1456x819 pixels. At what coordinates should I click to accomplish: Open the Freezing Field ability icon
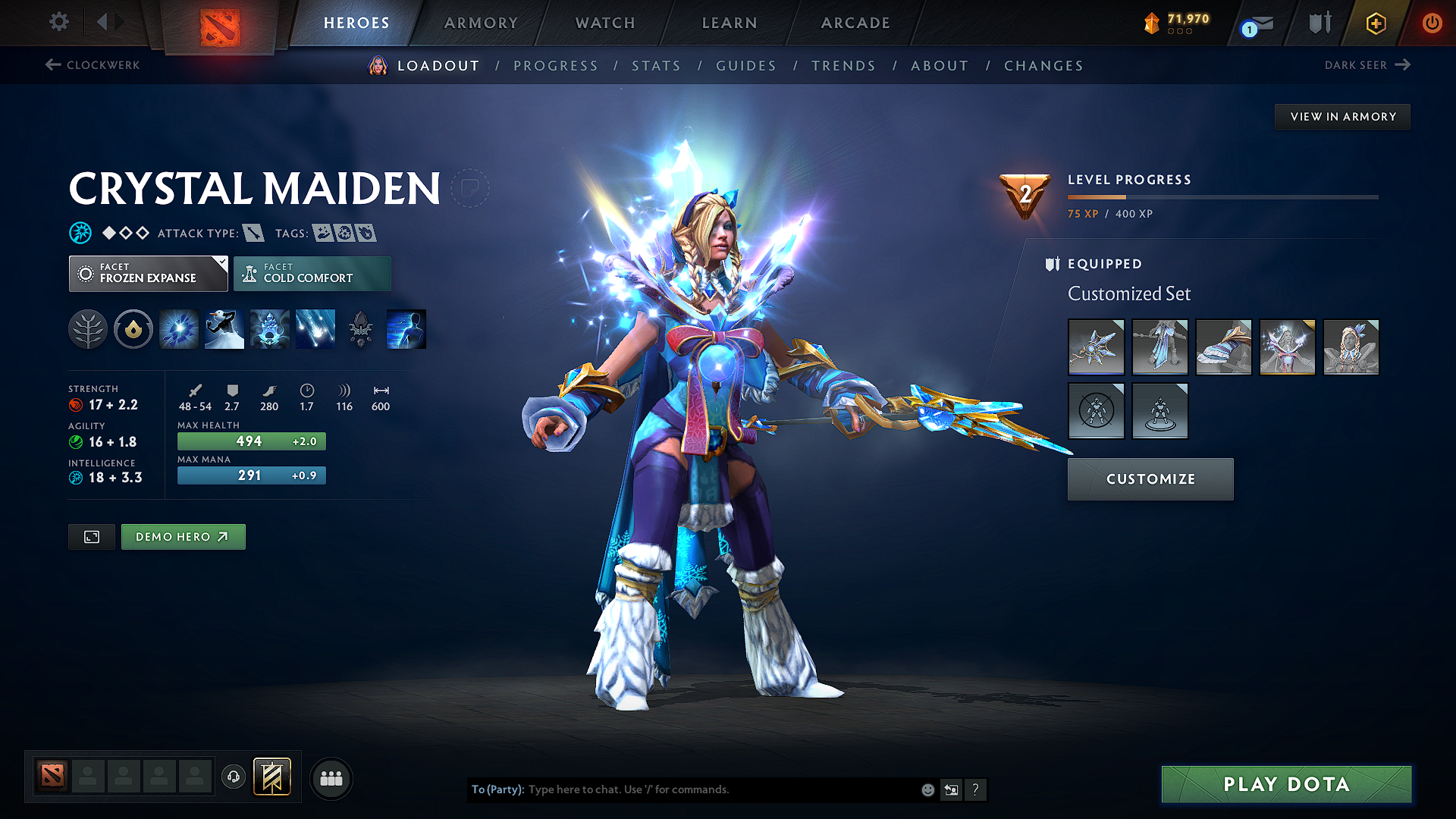click(315, 328)
